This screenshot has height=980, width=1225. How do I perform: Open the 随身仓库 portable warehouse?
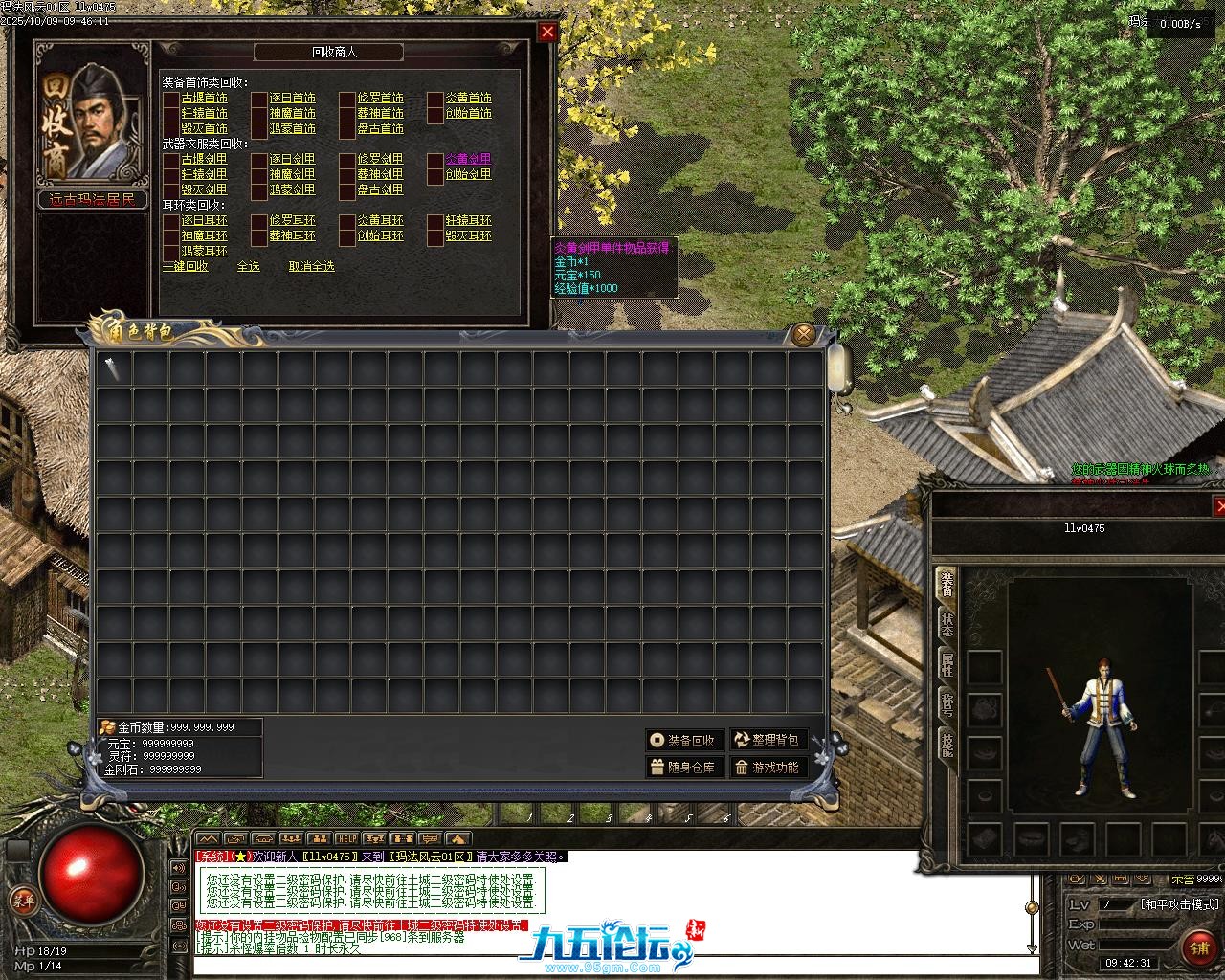pos(683,767)
